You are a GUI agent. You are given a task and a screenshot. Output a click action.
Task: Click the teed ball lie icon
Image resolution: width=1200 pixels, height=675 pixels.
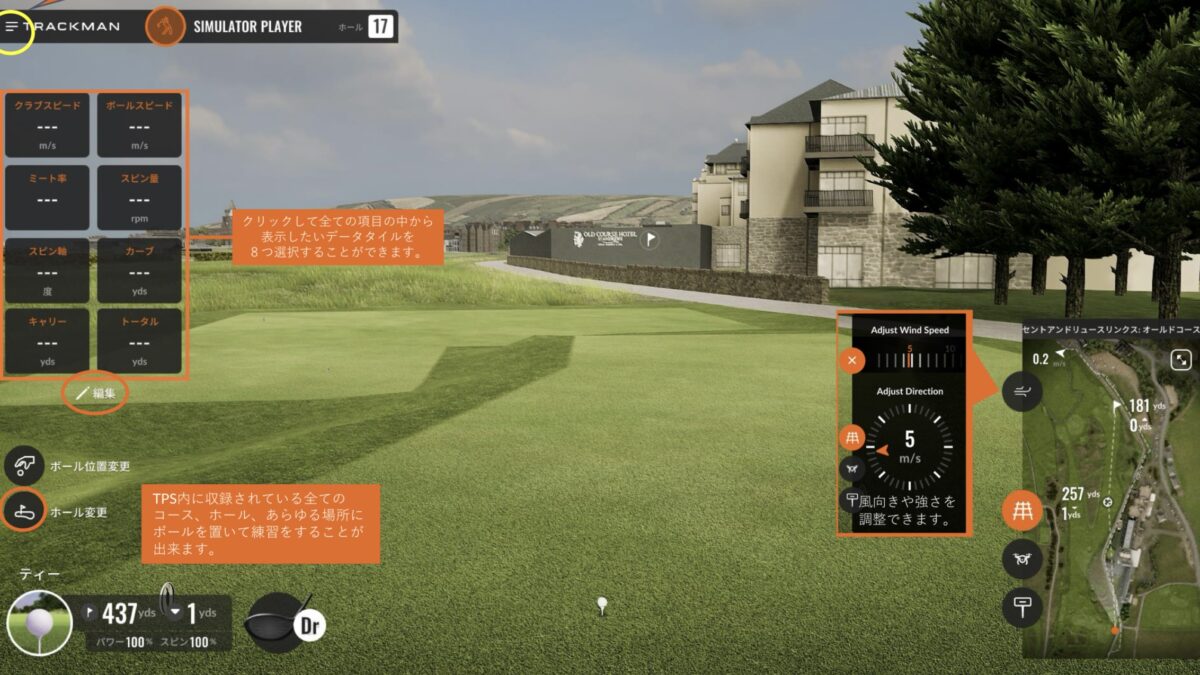click(39, 622)
